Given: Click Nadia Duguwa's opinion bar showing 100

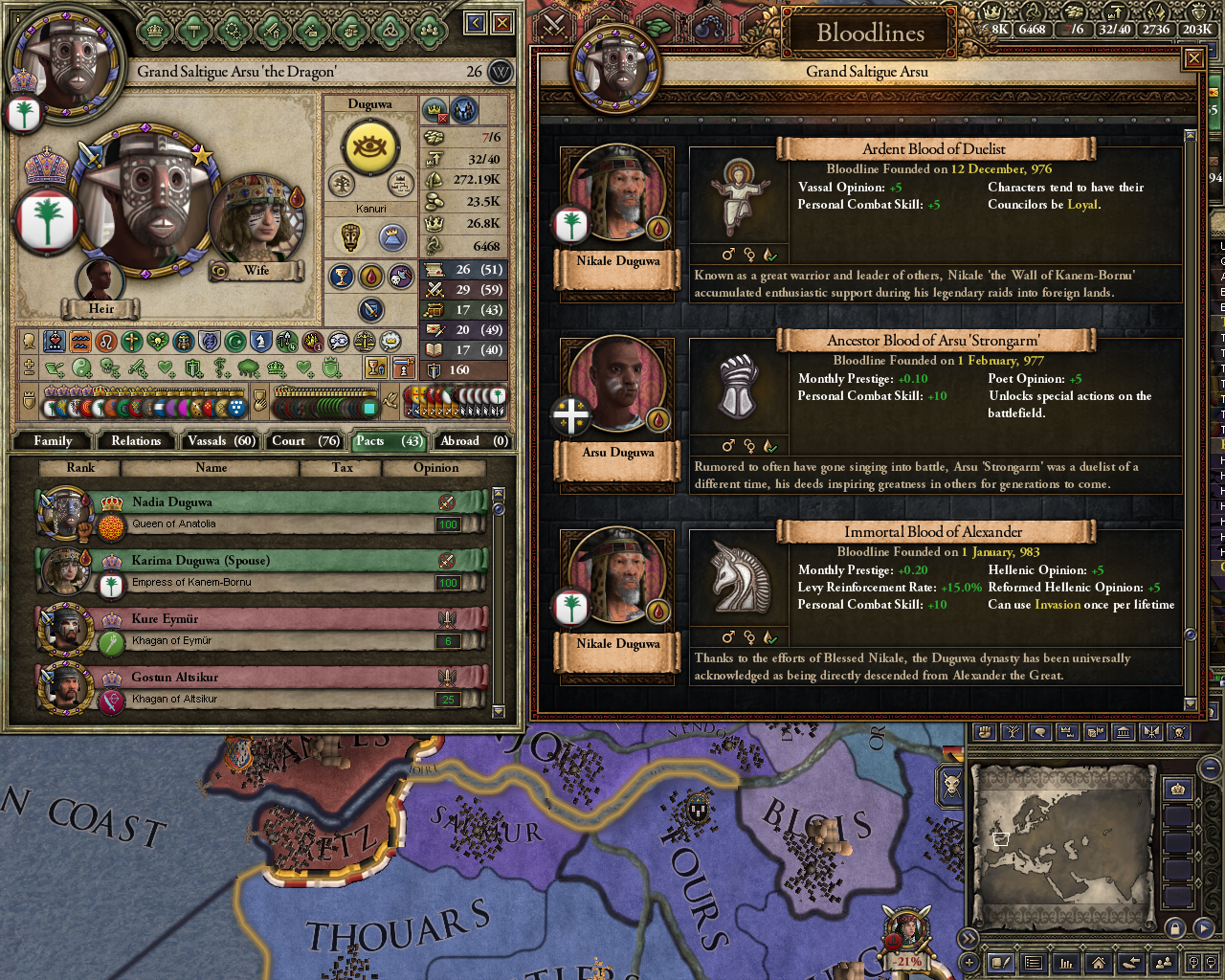Looking at the screenshot, I should pos(446,523).
